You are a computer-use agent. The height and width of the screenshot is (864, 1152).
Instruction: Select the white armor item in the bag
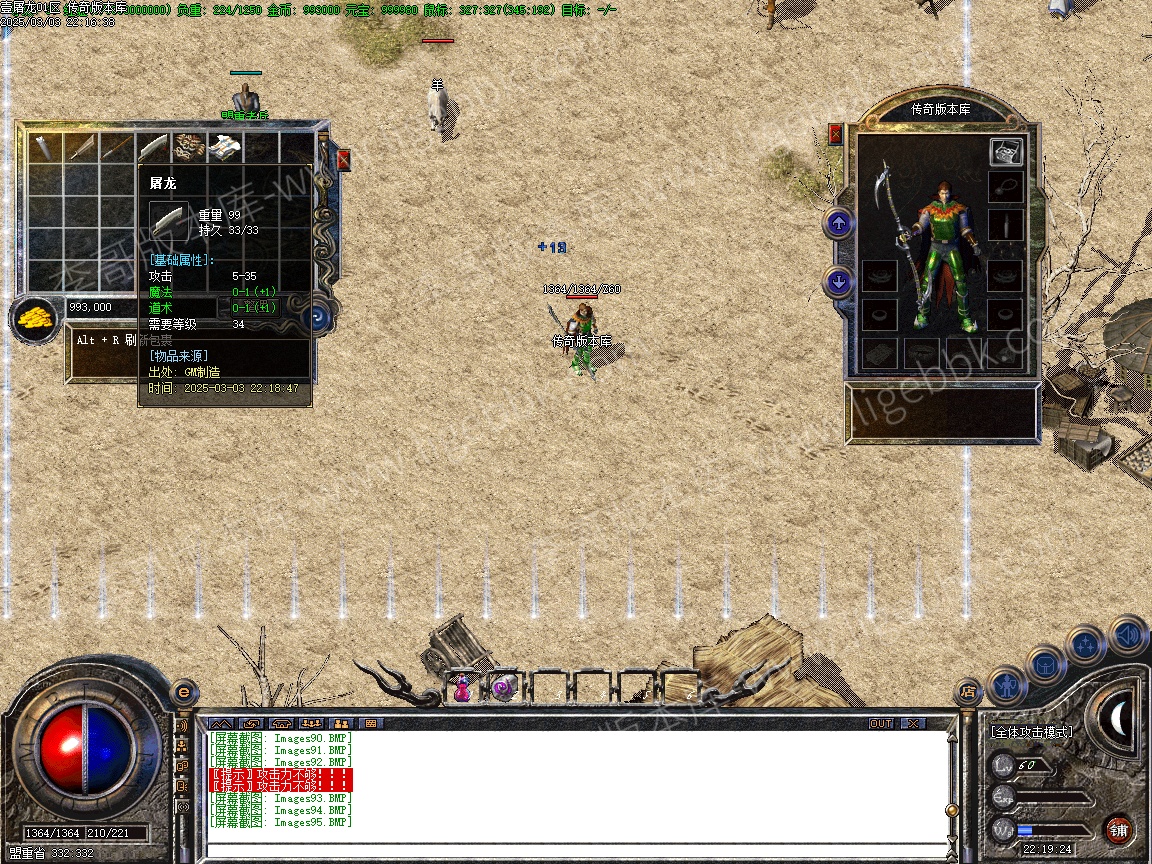point(224,148)
